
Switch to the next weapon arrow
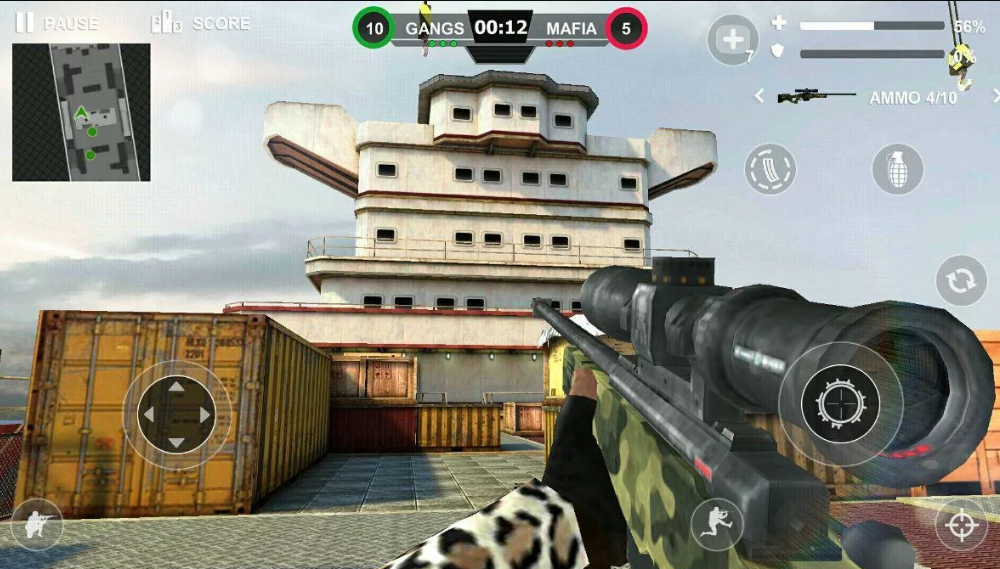point(995,96)
